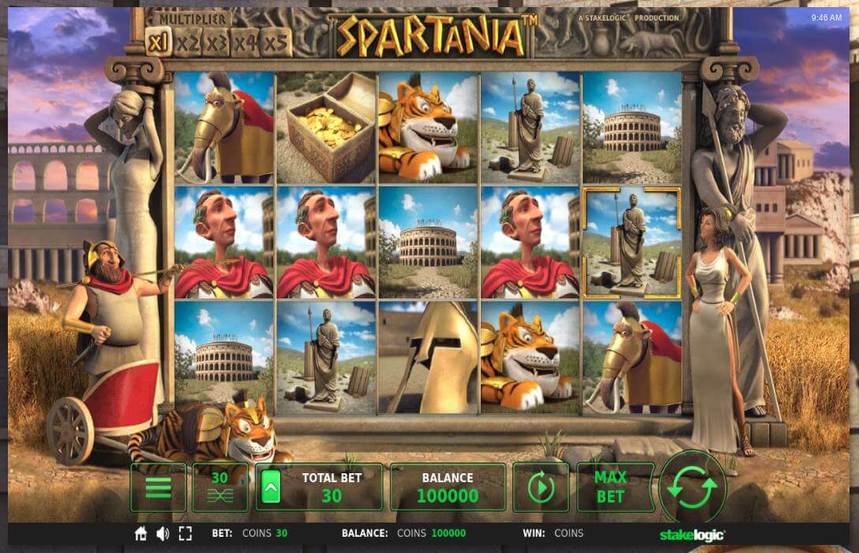This screenshot has height=553, width=859.
Task: Enter fullscreen mode via the brackets icon
Action: (x=185, y=534)
